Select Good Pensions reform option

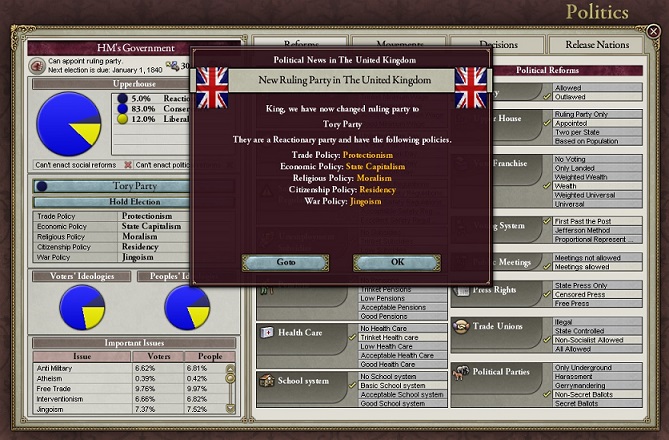pyautogui.click(x=387, y=316)
